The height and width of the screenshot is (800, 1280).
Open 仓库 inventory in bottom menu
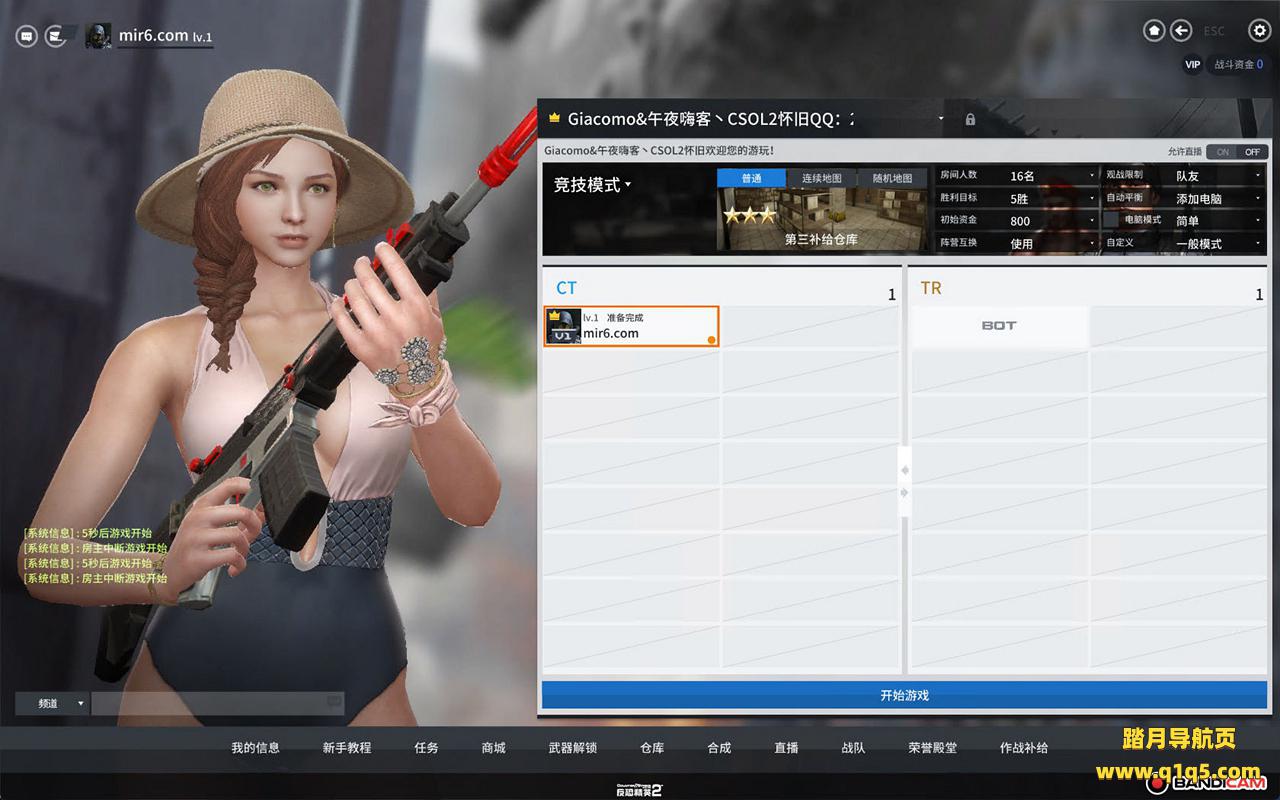[x=652, y=748]
